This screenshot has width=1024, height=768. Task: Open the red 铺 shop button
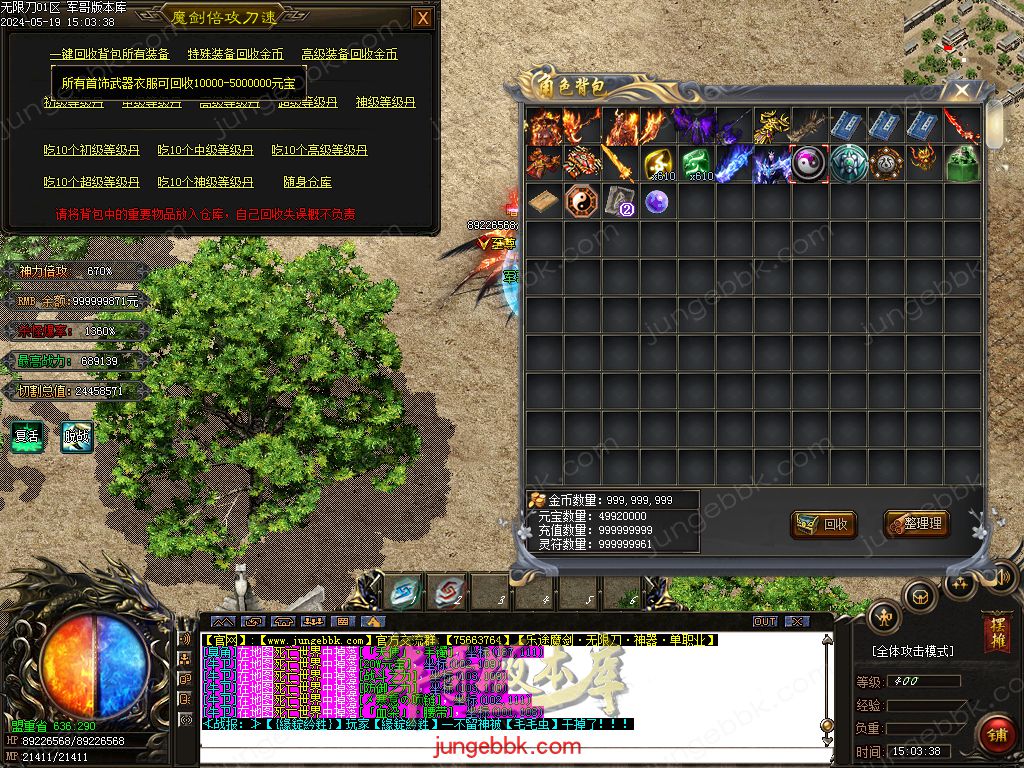point(997,734)
